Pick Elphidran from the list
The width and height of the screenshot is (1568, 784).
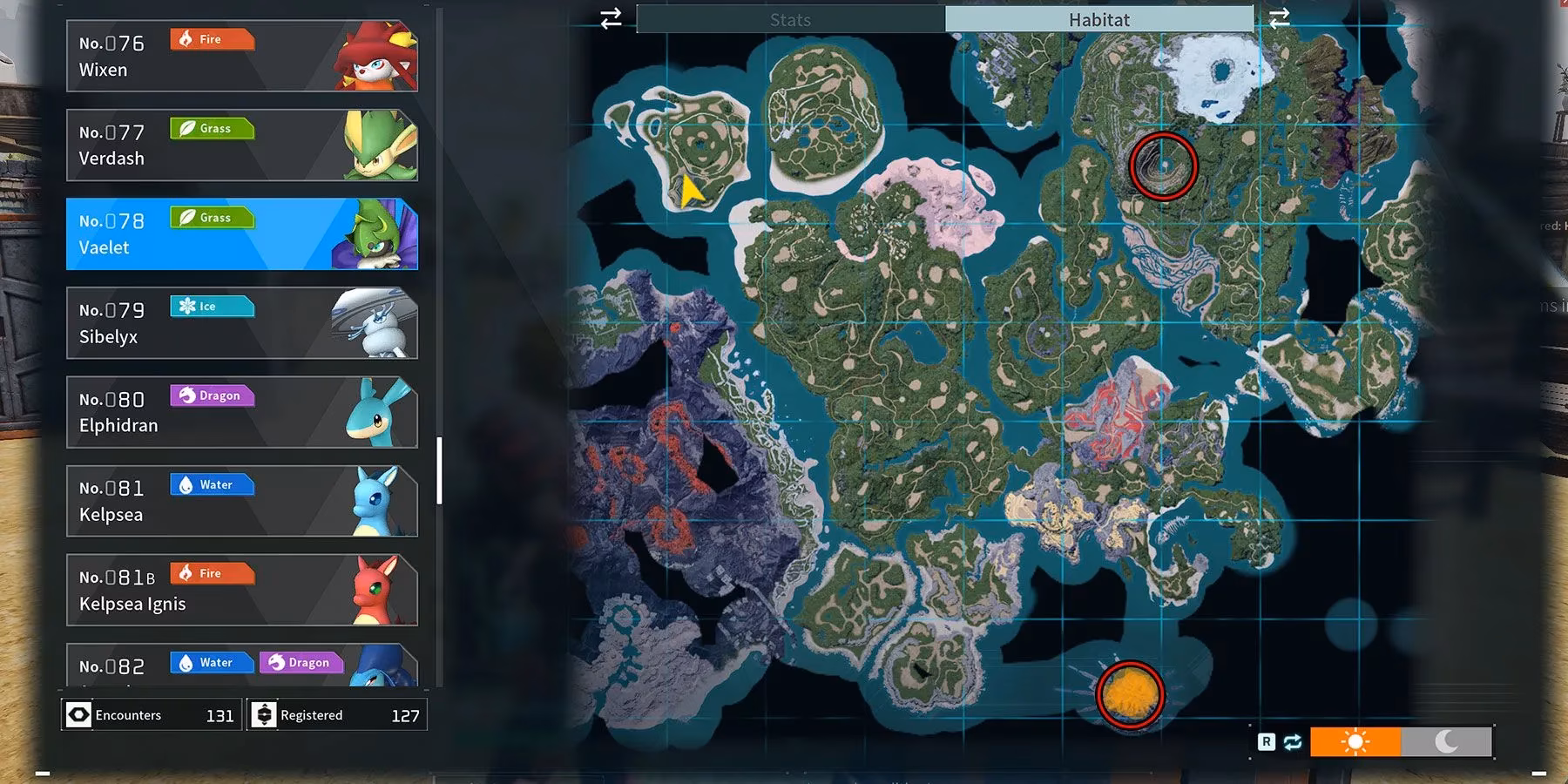pos(241,412)
